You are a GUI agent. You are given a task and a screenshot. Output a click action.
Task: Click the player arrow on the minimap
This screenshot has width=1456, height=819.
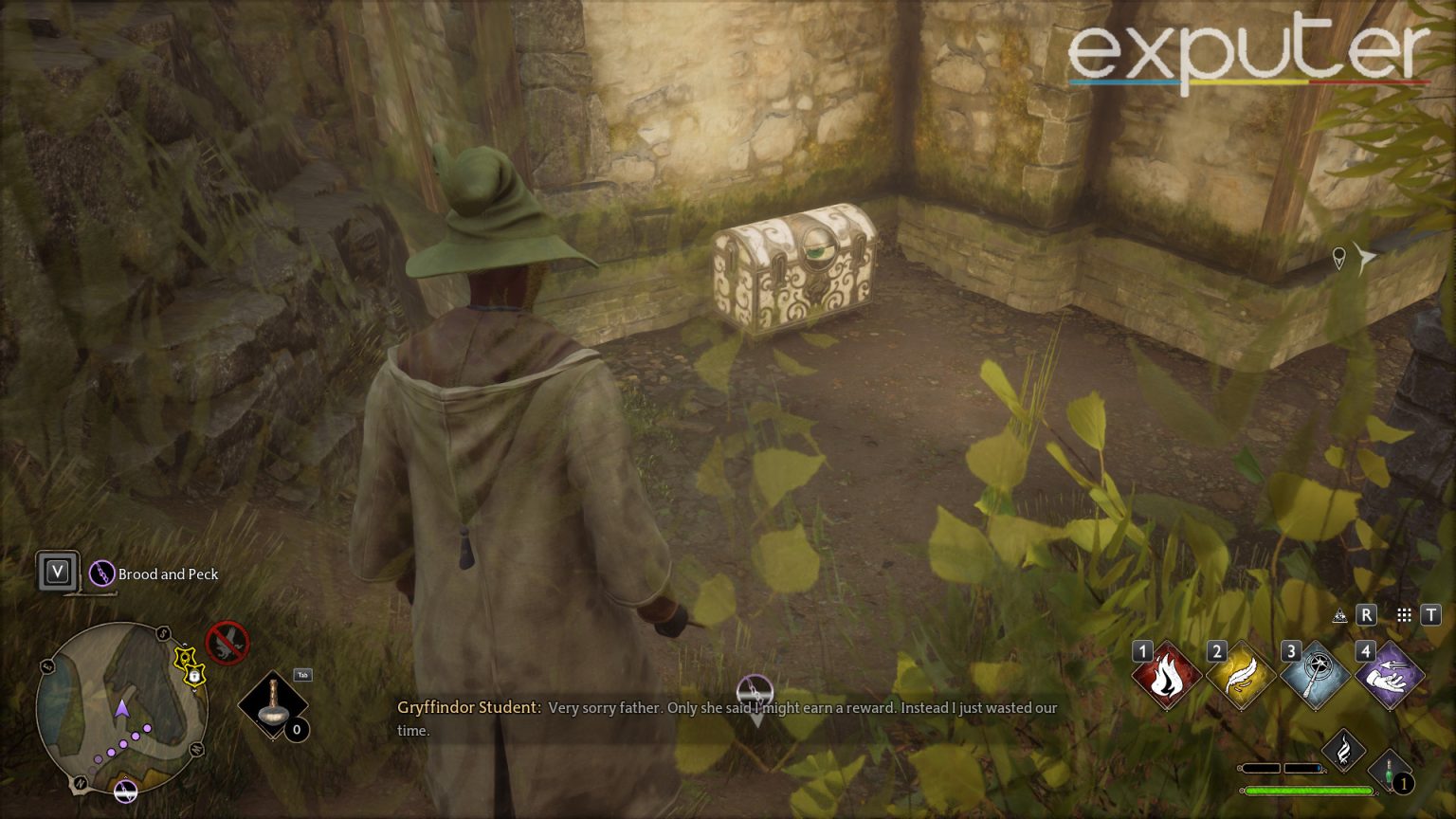click(122, 709)
